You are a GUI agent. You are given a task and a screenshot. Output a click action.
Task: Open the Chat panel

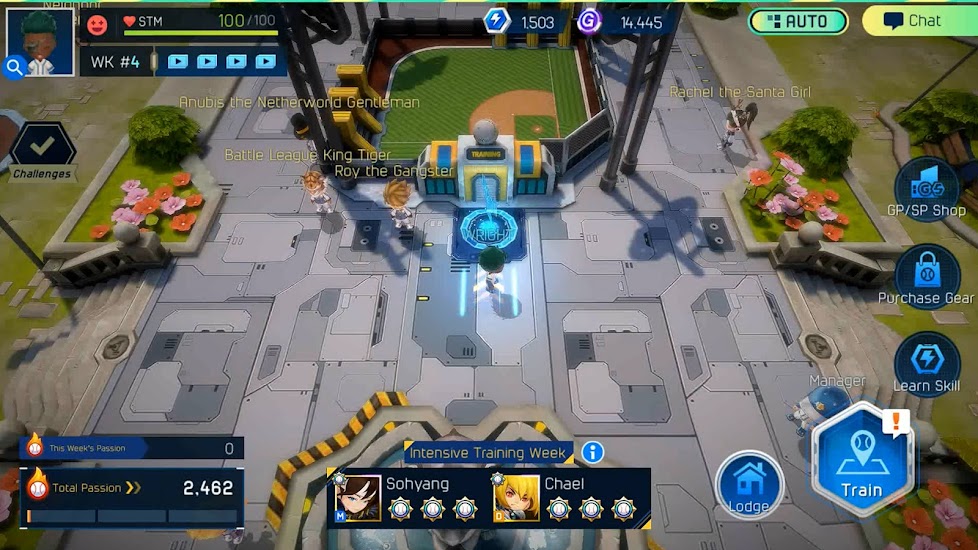click(x=913, y=21)
